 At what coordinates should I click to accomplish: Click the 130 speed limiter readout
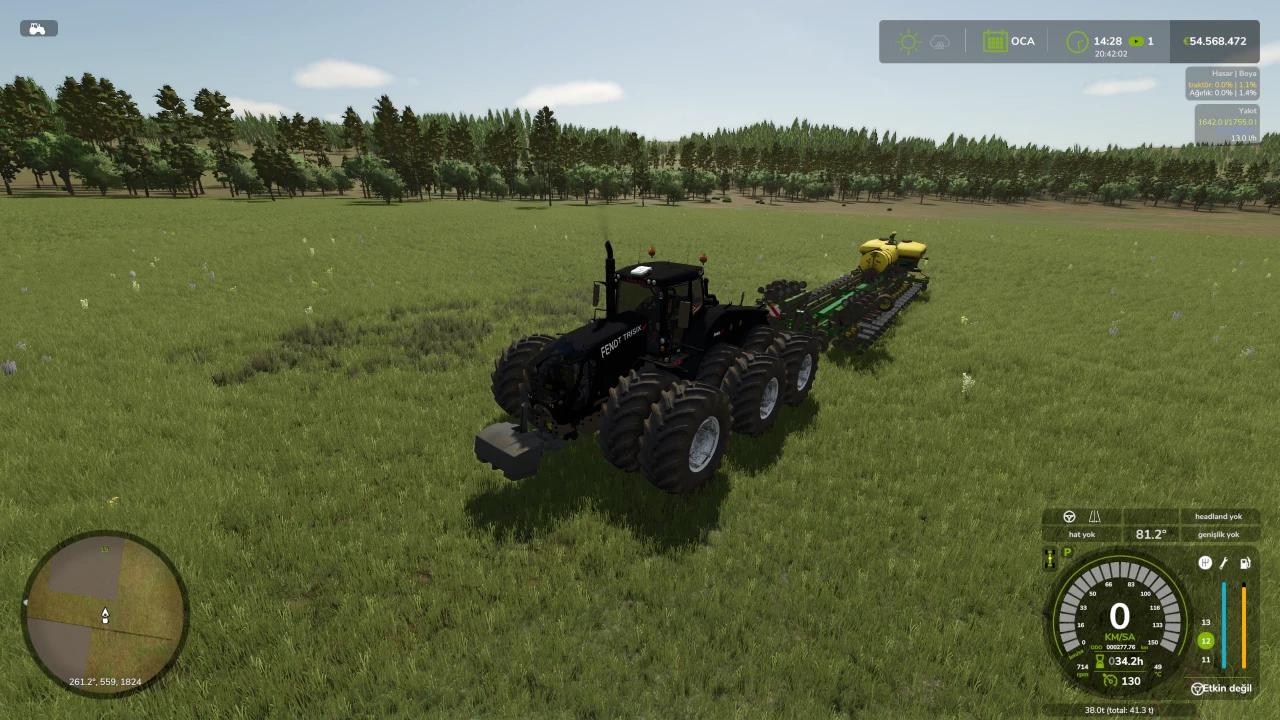1130,680
